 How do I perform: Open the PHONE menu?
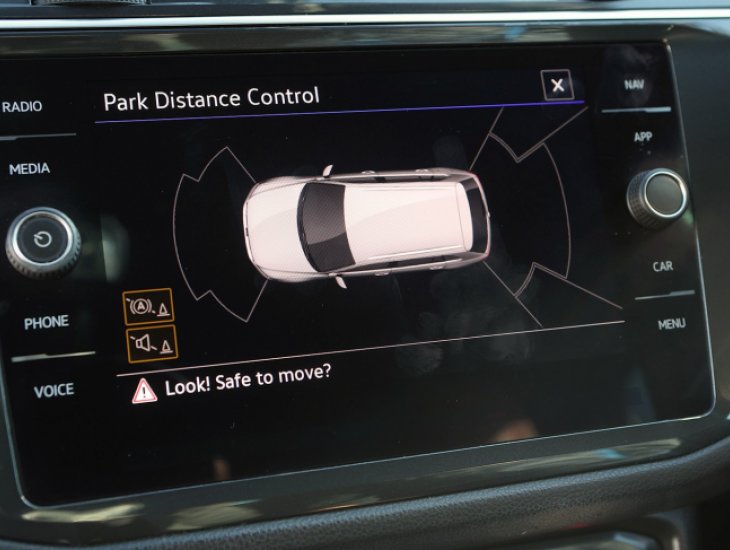[x=46, y=322]
